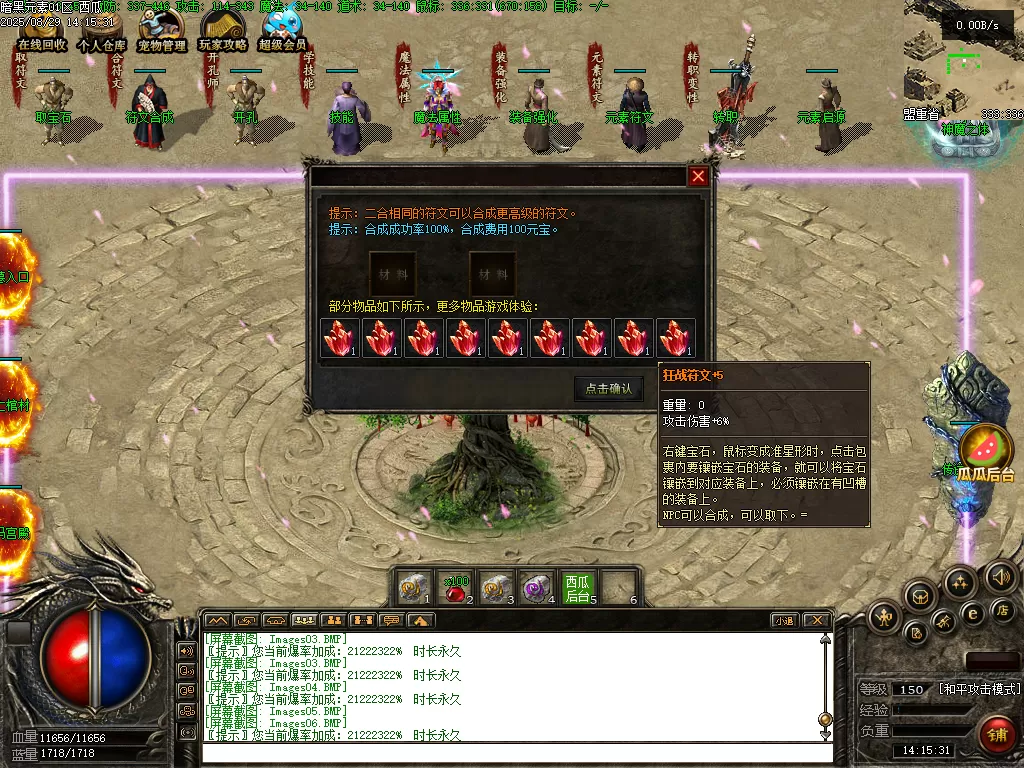Open the red 铺 stall button
The height and width of the screenshot is (768, 1024).
click(x=996, y=734)
